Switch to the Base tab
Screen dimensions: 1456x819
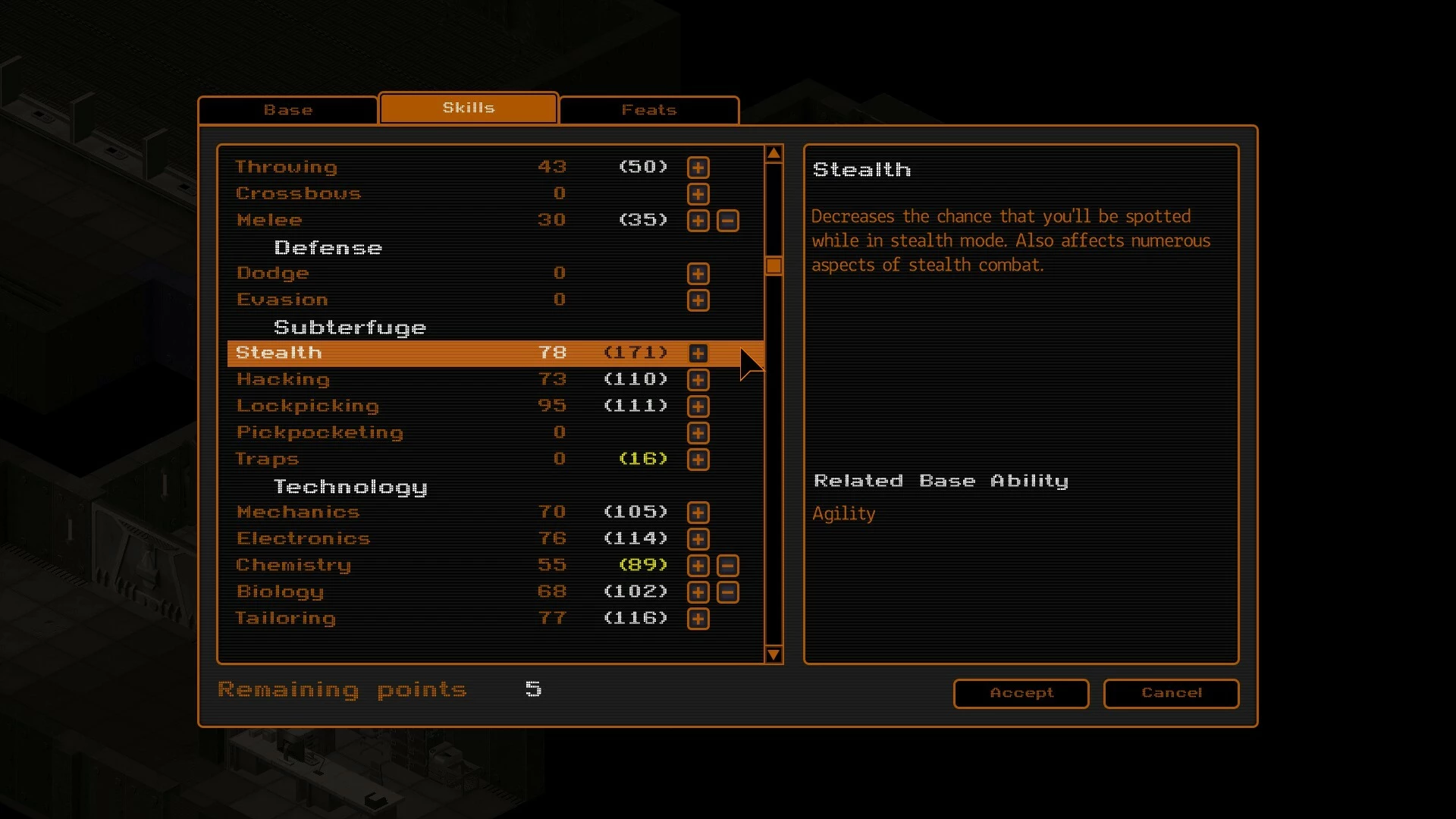288,110
